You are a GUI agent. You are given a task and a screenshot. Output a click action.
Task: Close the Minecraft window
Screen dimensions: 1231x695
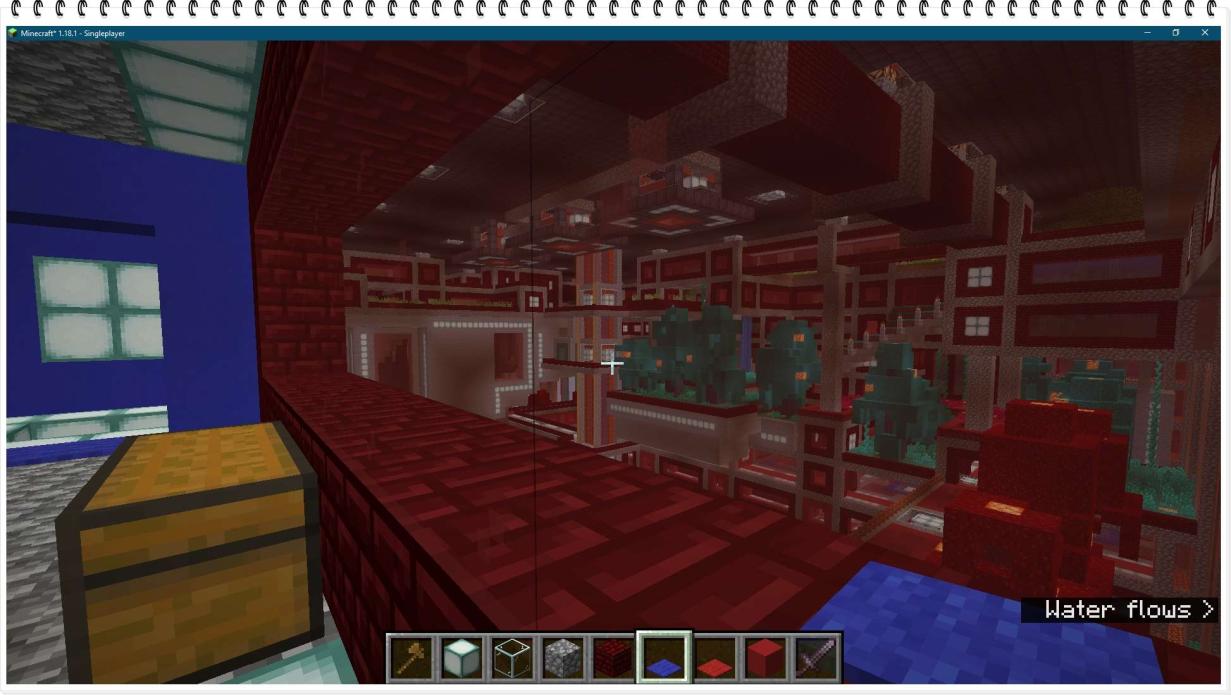1205,33
